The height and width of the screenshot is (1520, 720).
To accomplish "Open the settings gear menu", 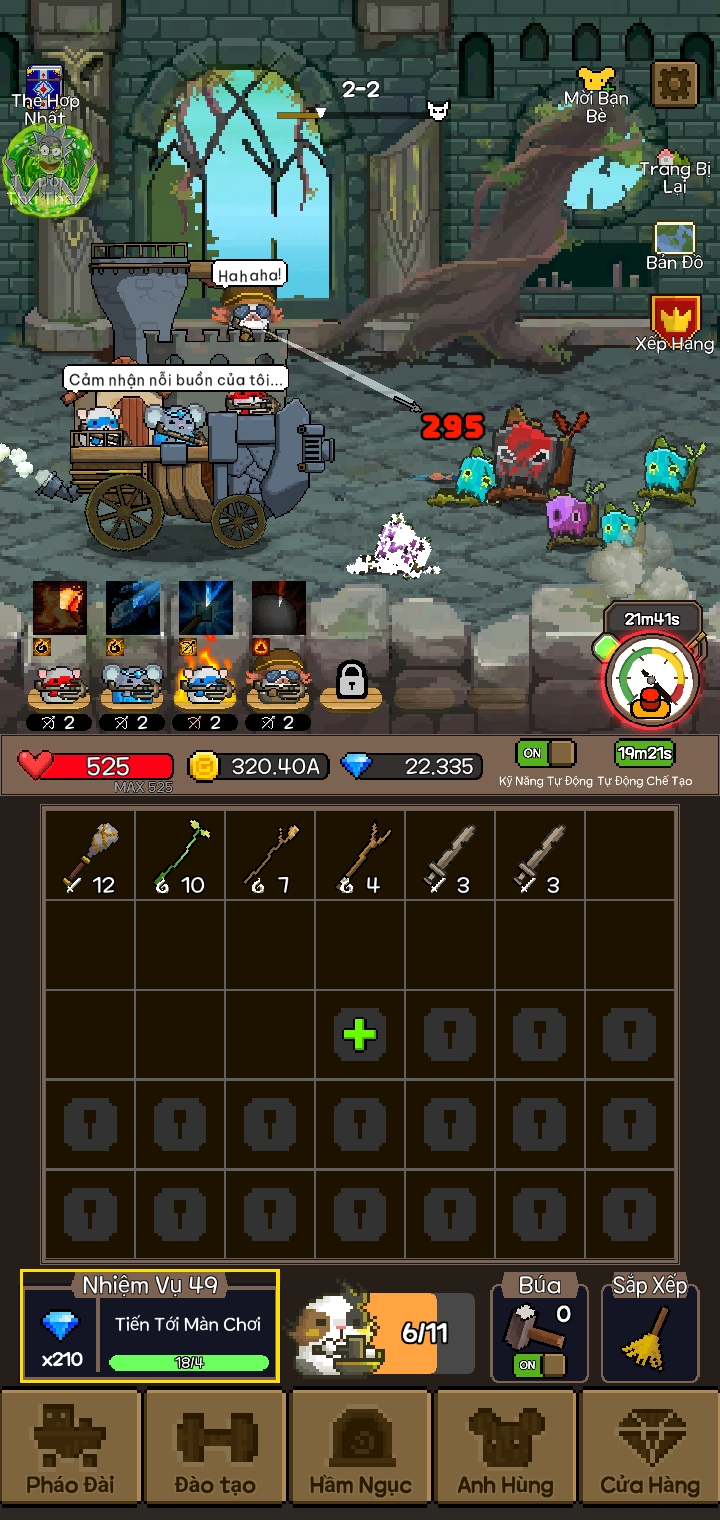I will [x=674, y=85].
